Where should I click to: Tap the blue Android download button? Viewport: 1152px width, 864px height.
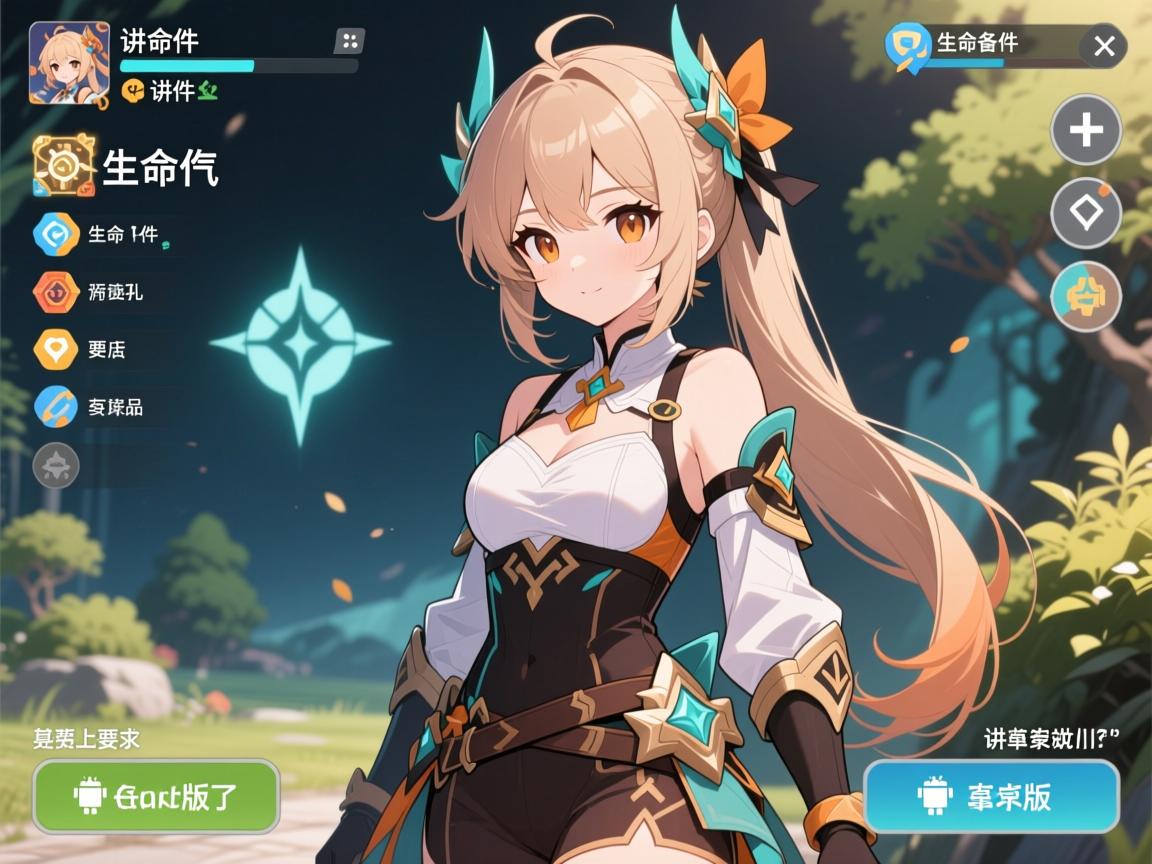pos(991,796)
